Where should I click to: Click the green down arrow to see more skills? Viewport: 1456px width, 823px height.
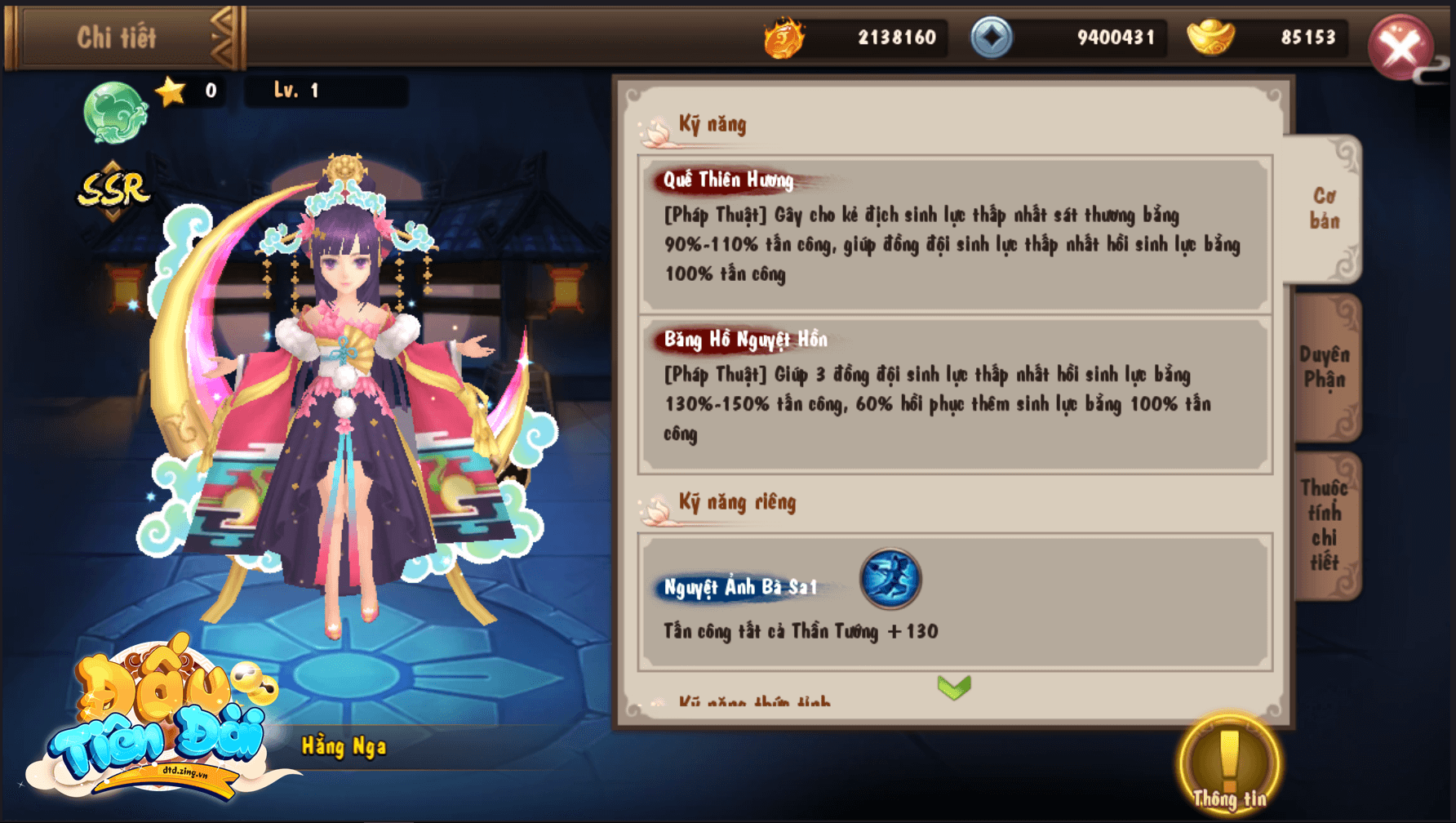pos(954,687)
